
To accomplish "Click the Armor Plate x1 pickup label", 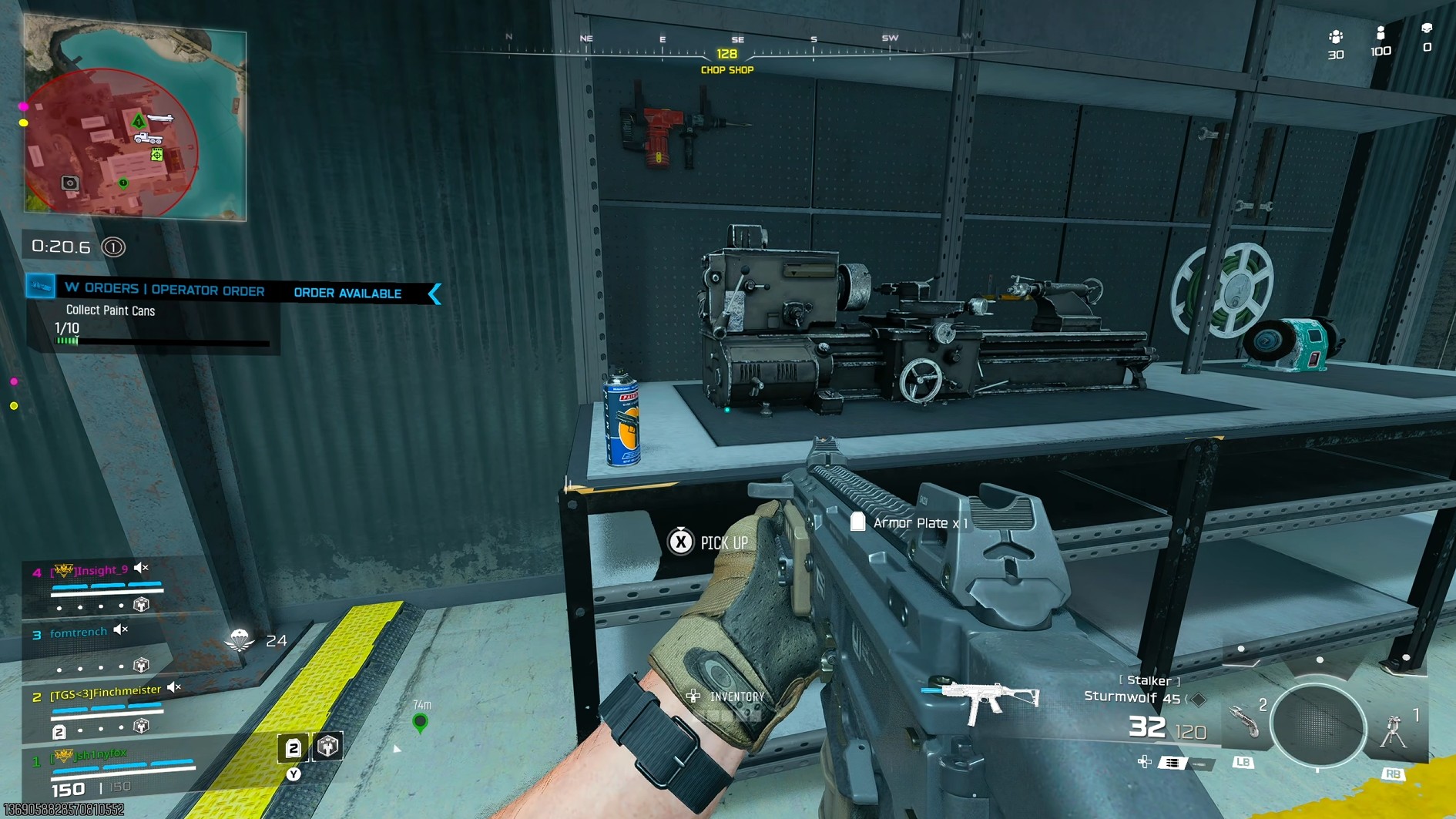I will click(x=911, y=523).
